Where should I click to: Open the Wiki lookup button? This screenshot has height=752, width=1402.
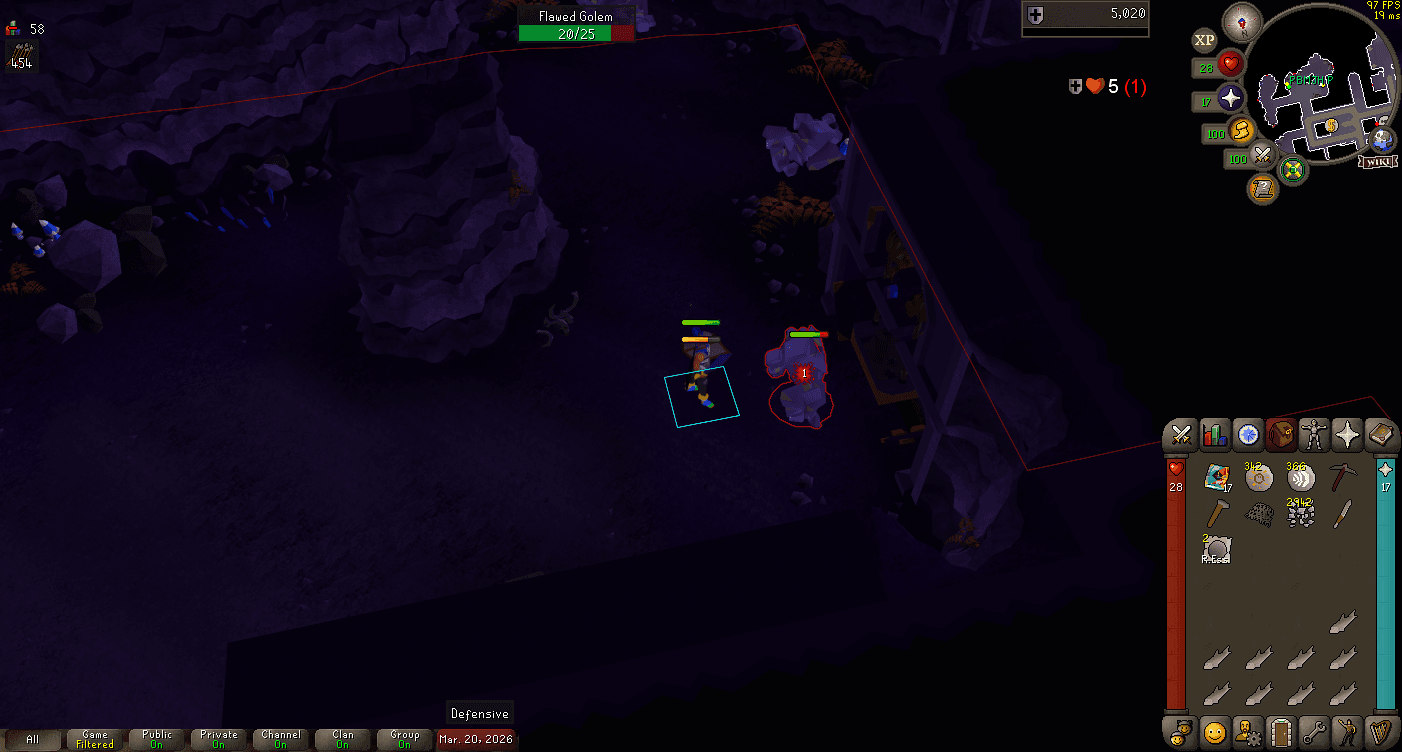coord(1379,161)
